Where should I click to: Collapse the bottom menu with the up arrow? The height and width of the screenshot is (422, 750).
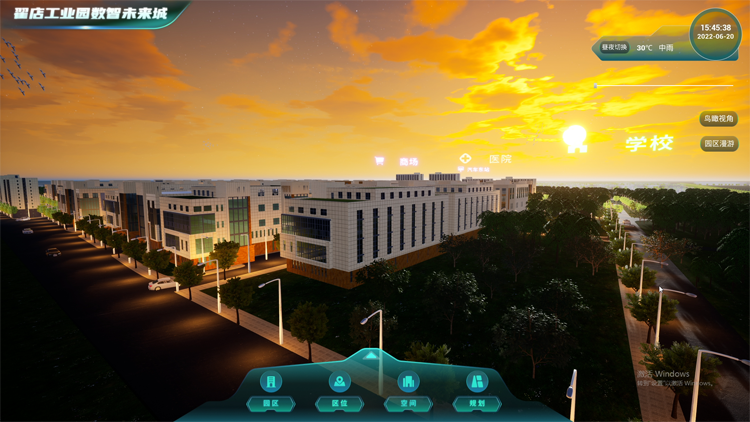click(371, 355)
